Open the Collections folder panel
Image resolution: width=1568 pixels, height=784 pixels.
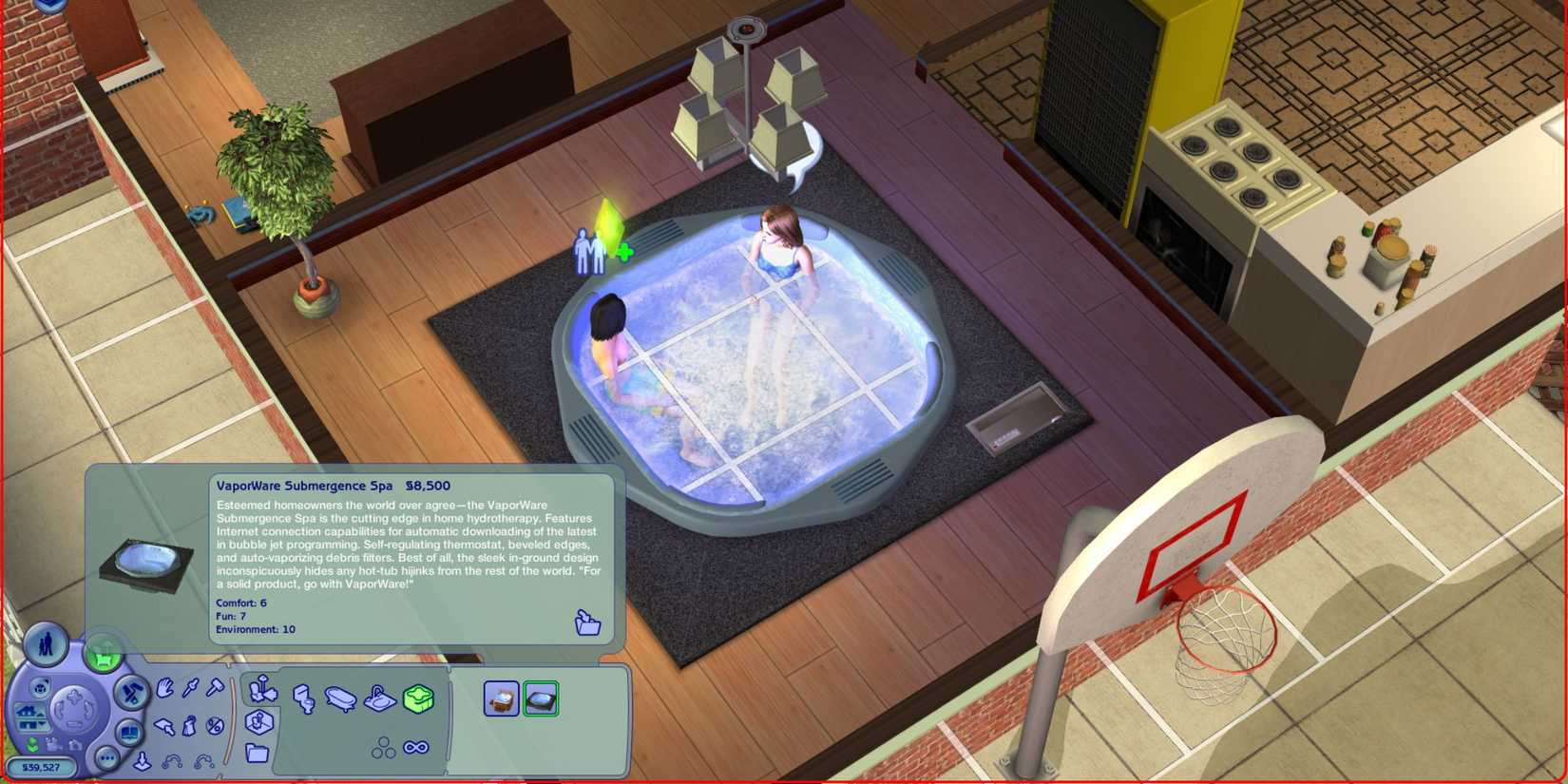pyautogui.click(x=258, y=754)
